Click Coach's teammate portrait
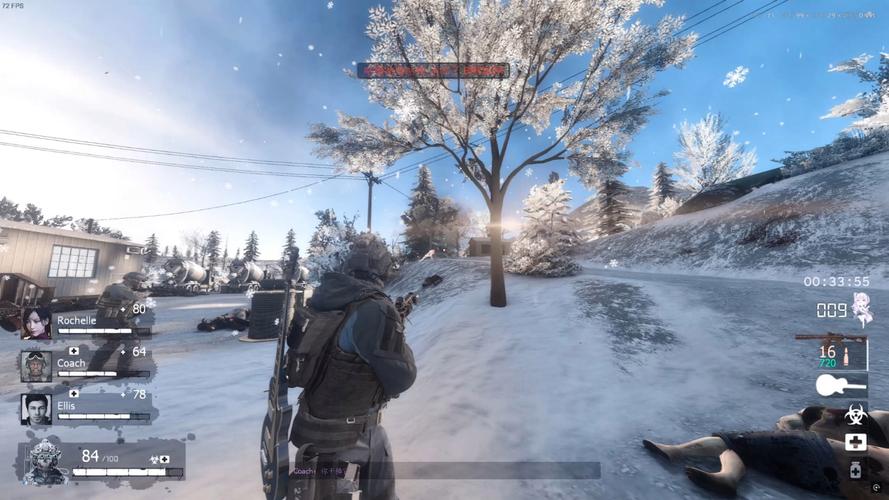This screenshot has height=500, width=889. click(36, 366)
